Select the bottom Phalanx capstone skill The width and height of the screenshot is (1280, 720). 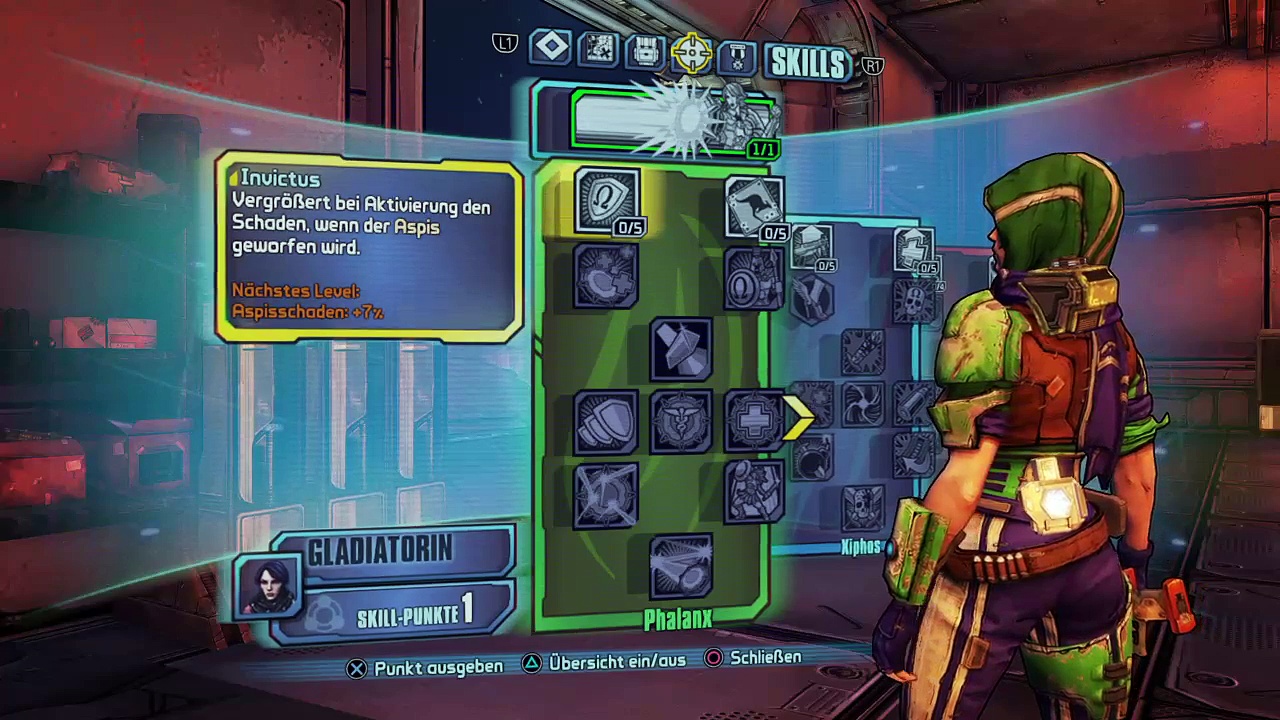click(x=680, y=565)
